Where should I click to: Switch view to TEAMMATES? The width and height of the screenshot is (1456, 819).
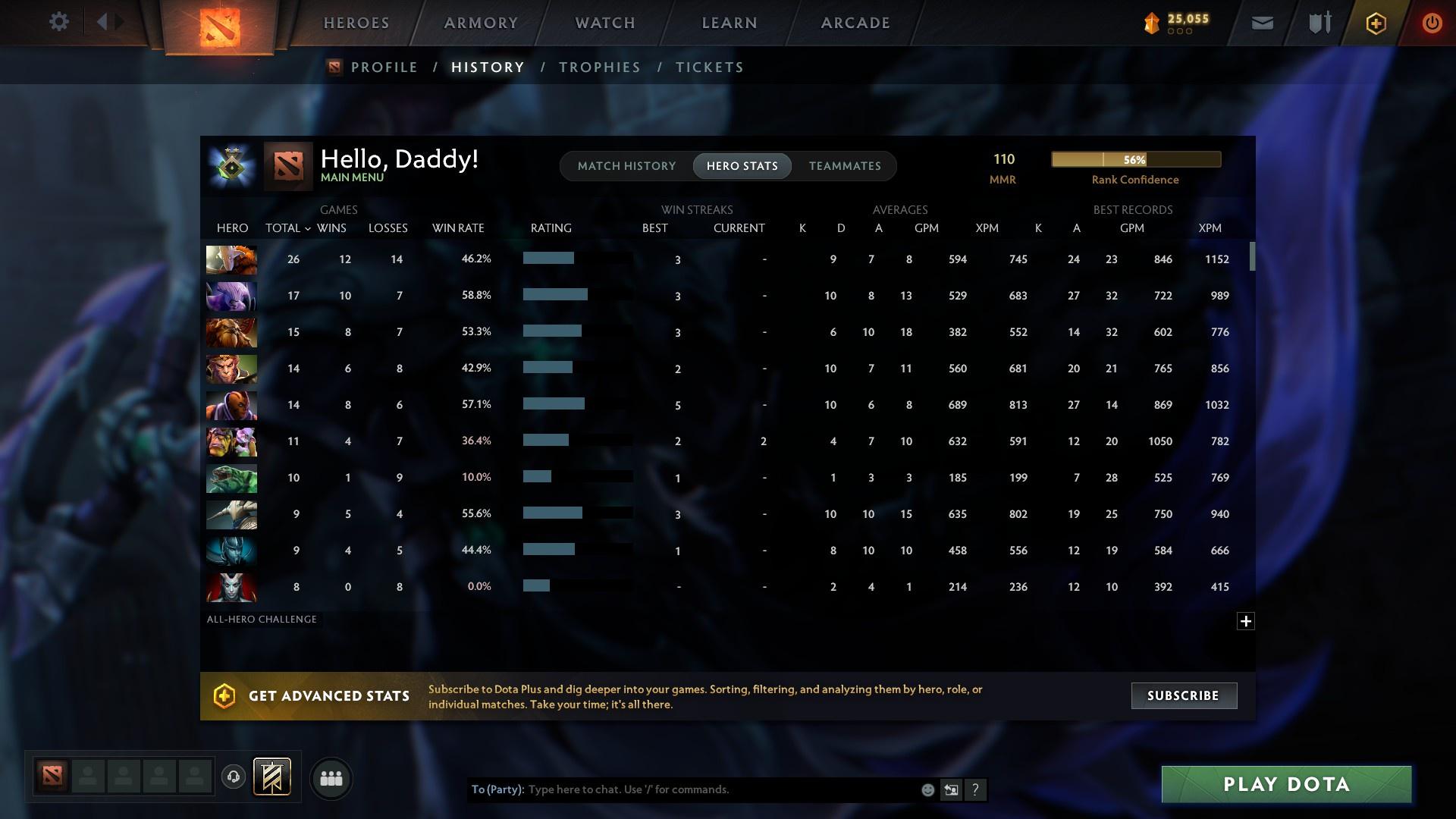coord(845,165)
